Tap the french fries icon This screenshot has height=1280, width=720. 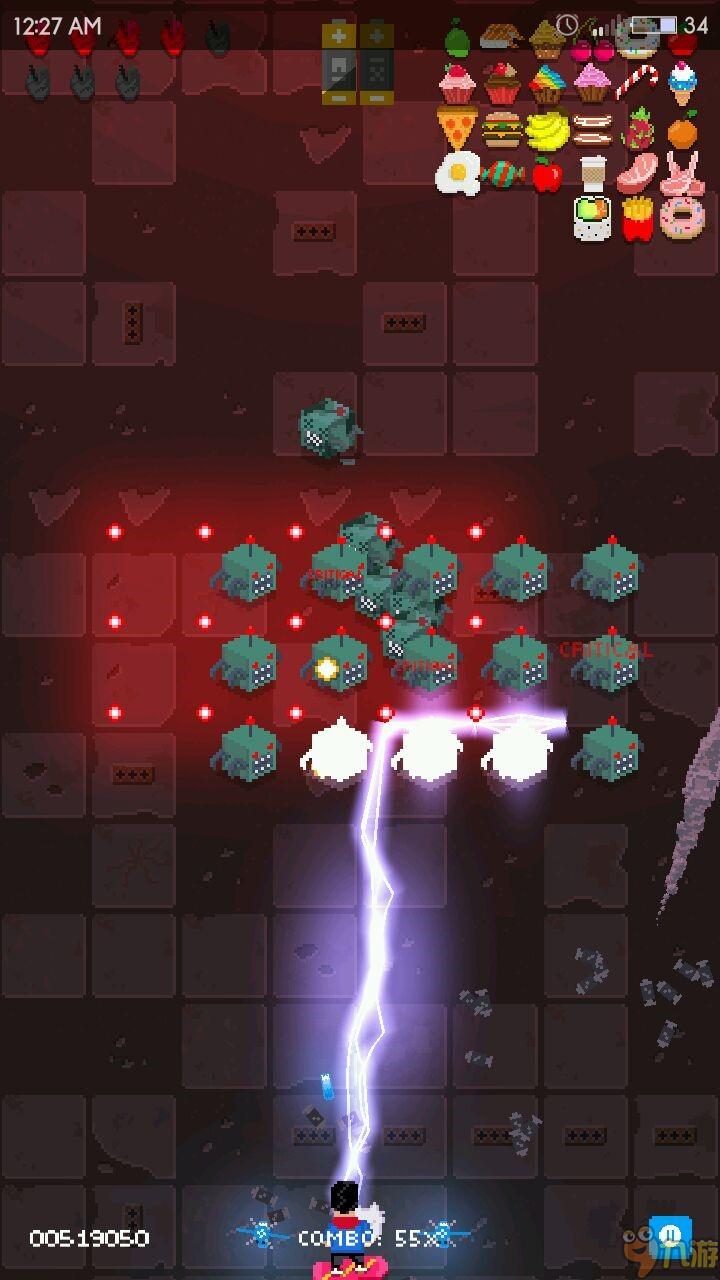(x=637, y=218)
